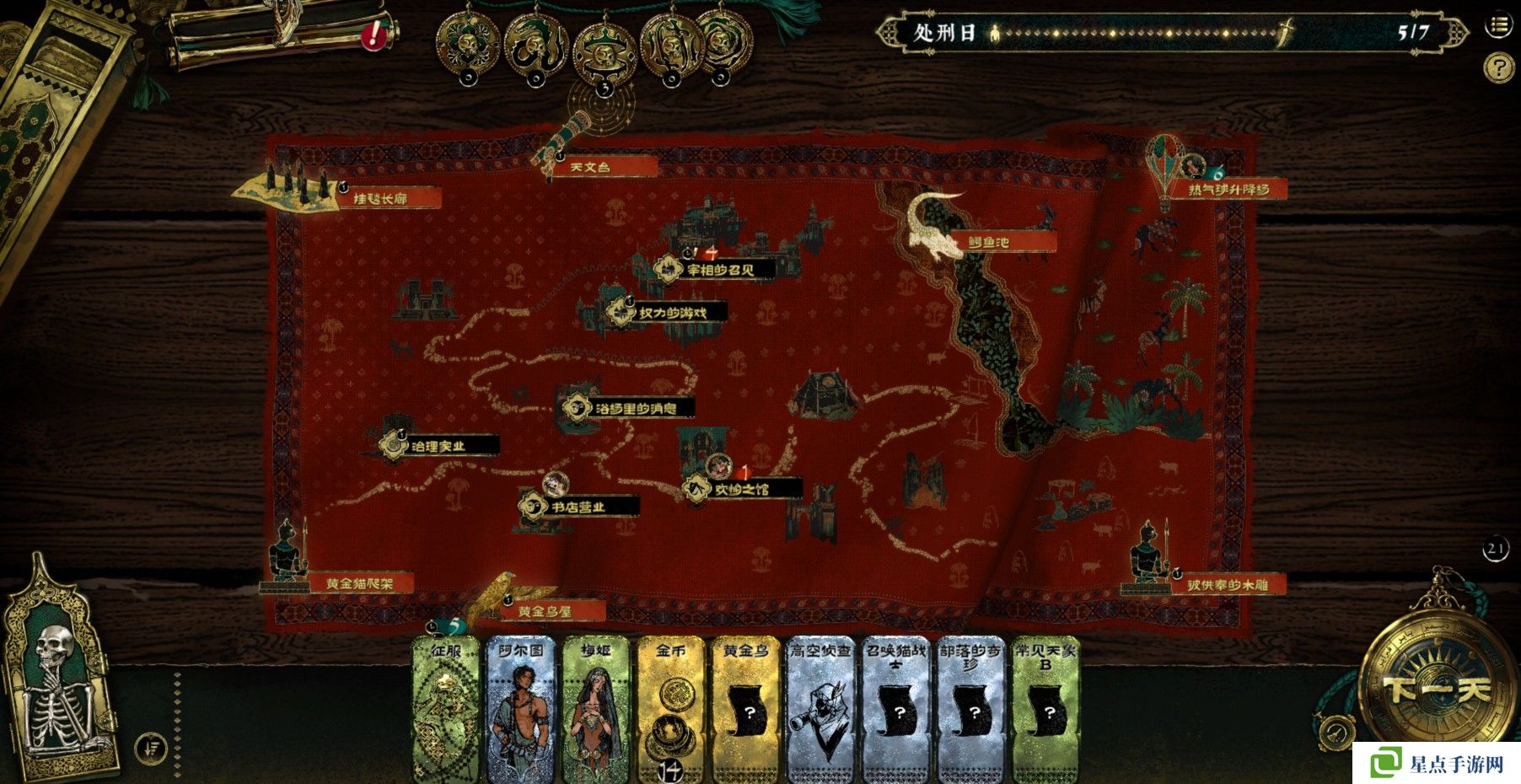1521x784 pixels.
Task: Choose the 治理家业 map location
Action: point(438,446)
